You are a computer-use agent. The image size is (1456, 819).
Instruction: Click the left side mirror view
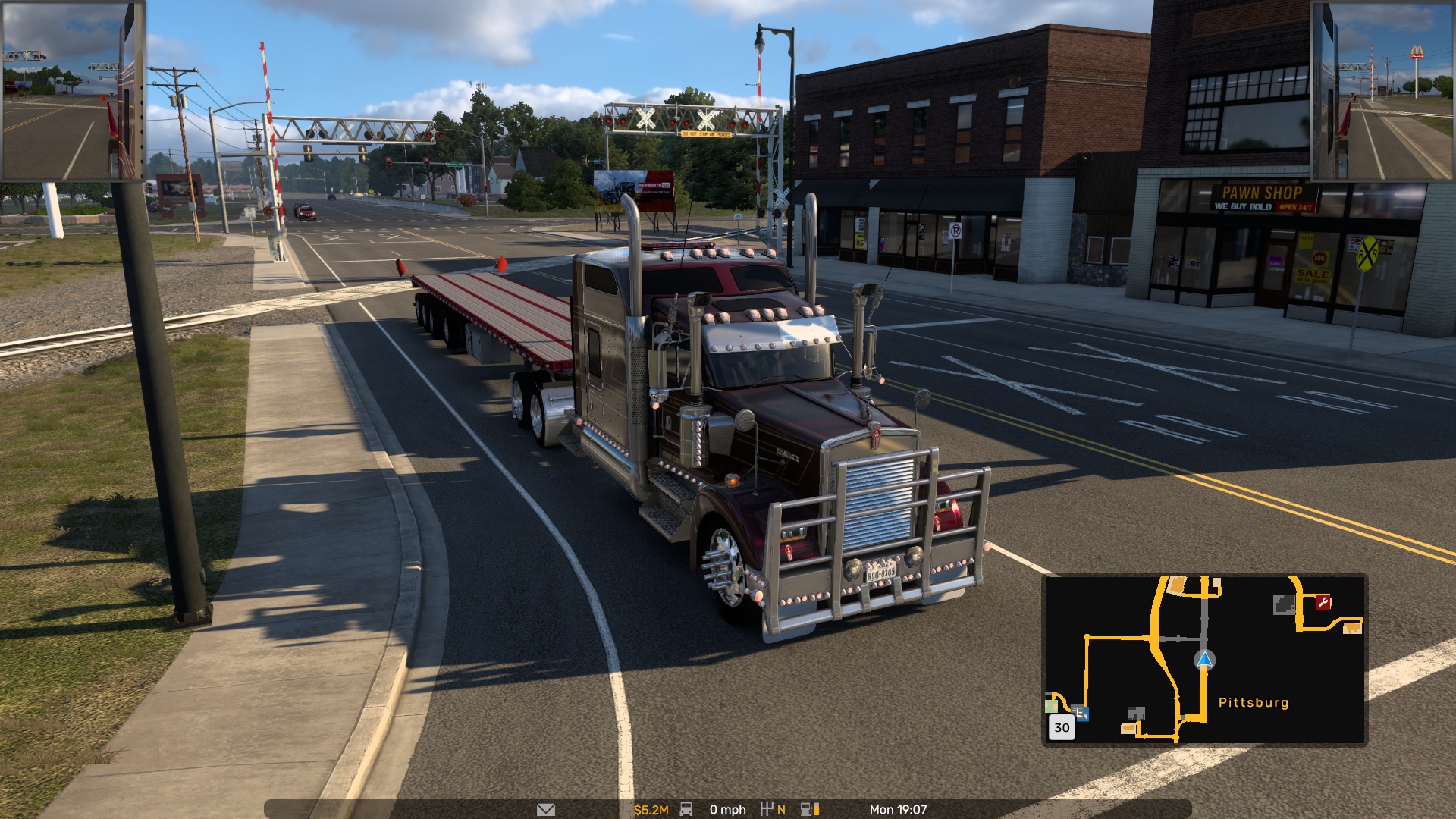(73, 91)
